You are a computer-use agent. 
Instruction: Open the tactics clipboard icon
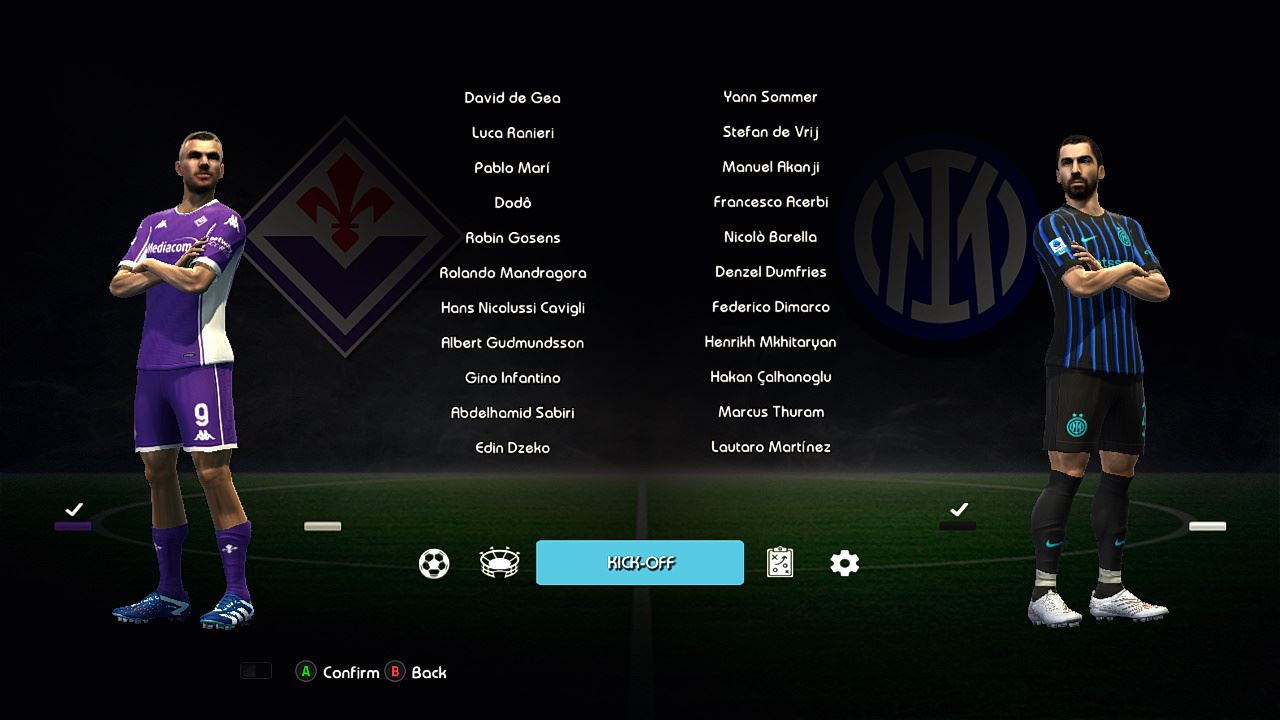coord(780,563)
